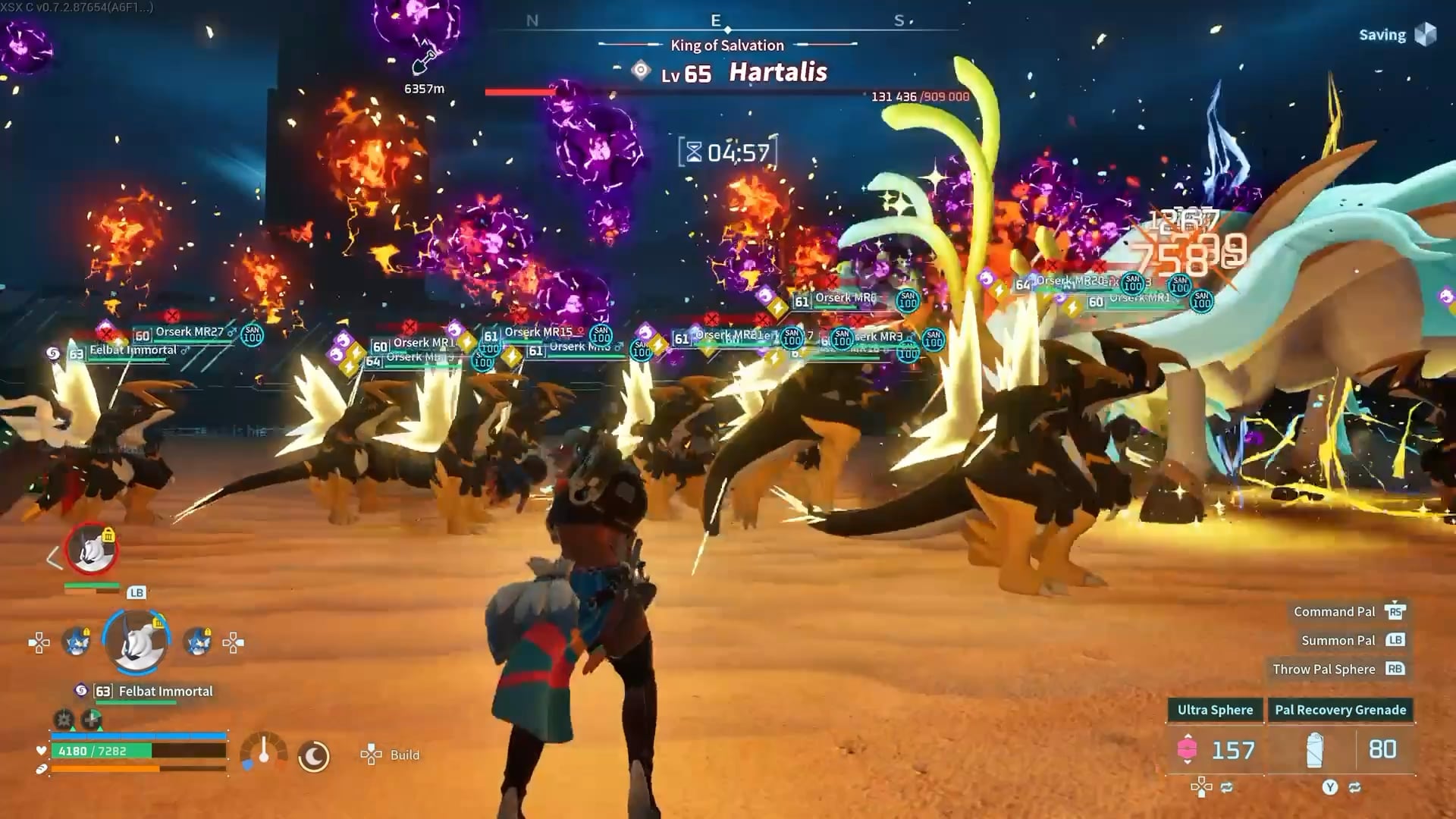
Task: Click the red-ringed Felbat portrait
Action: 92,549
